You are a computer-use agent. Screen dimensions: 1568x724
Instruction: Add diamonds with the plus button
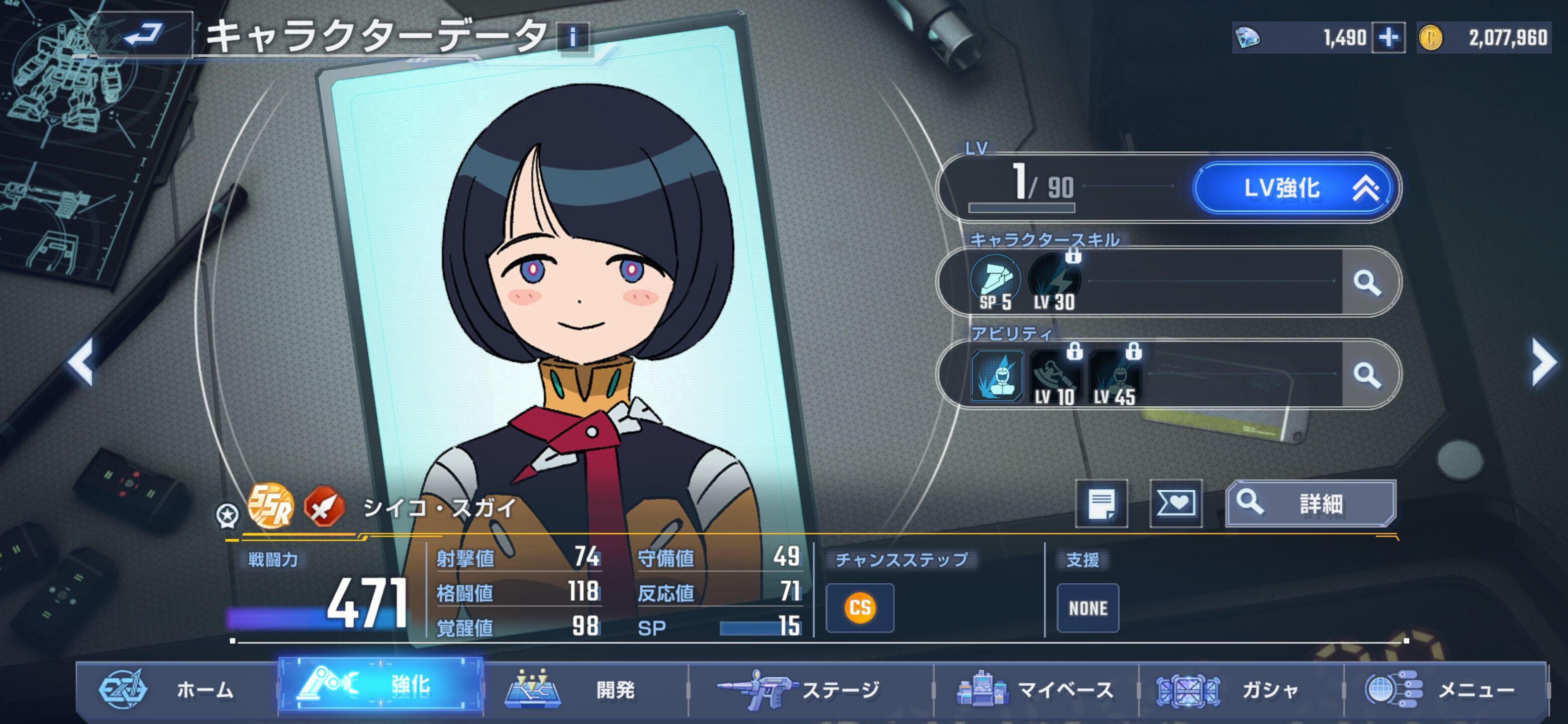1388,38
